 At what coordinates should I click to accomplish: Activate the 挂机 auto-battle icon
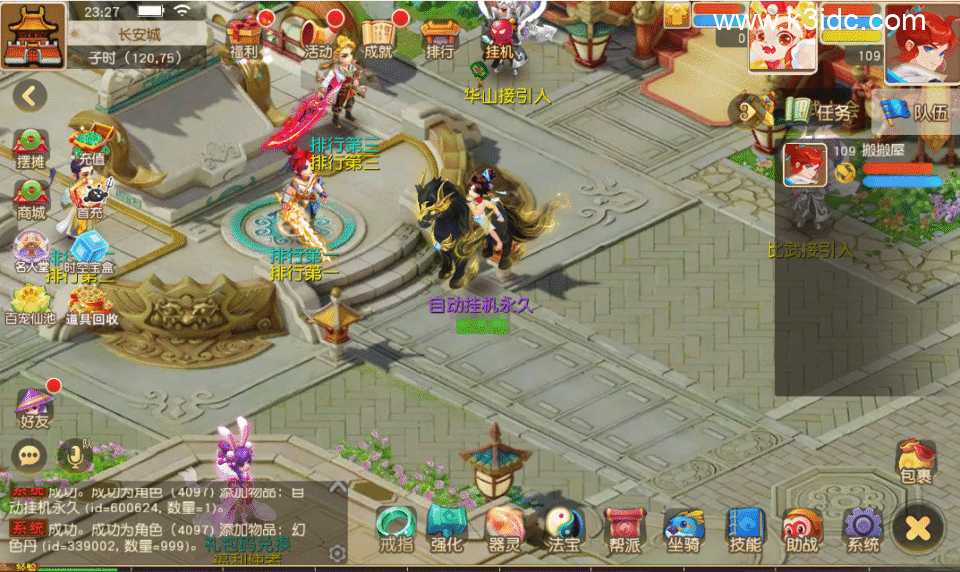click(499, 36)
